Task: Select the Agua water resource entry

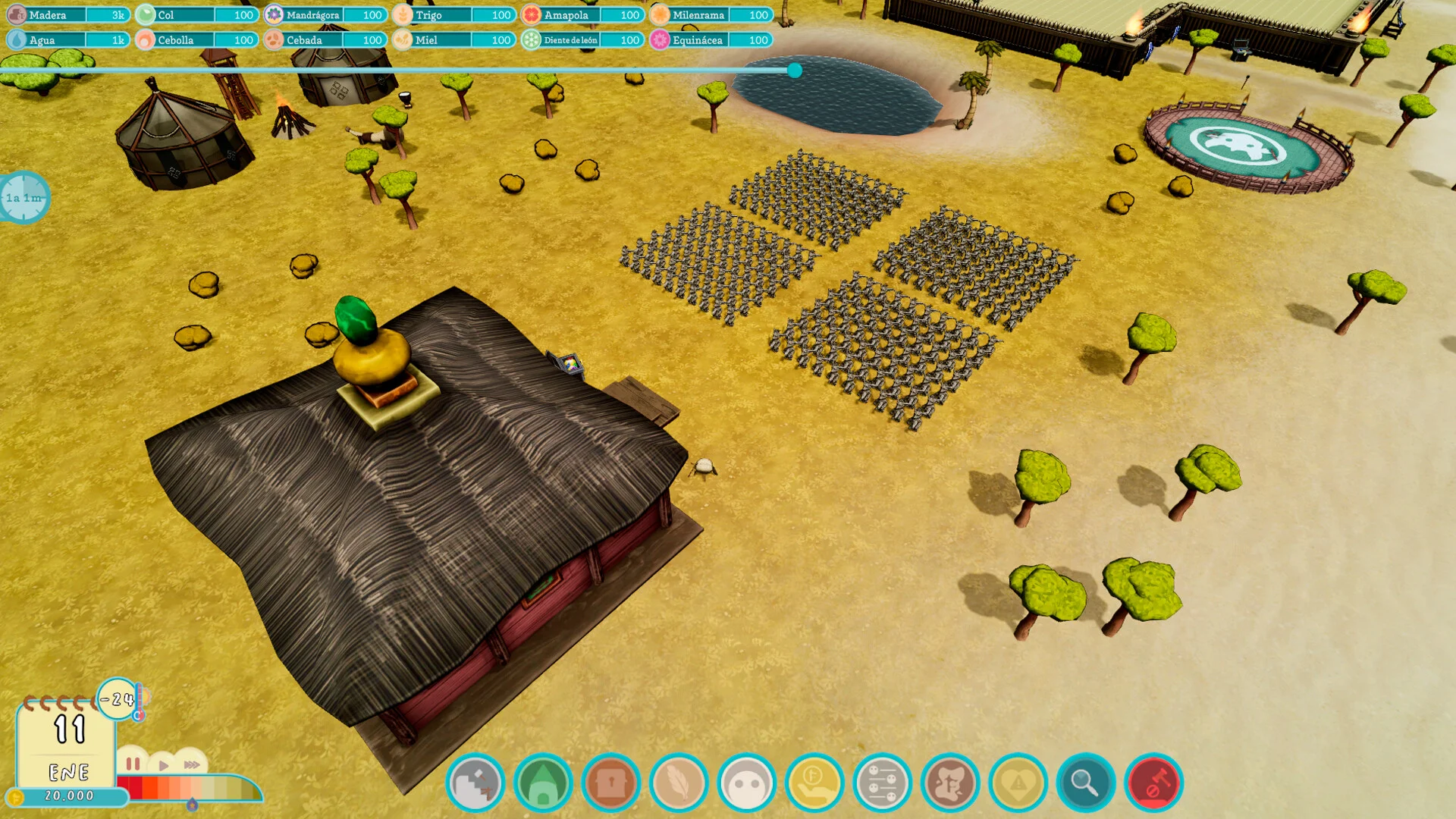Action: pyautogui.click(x=68, y=40)
